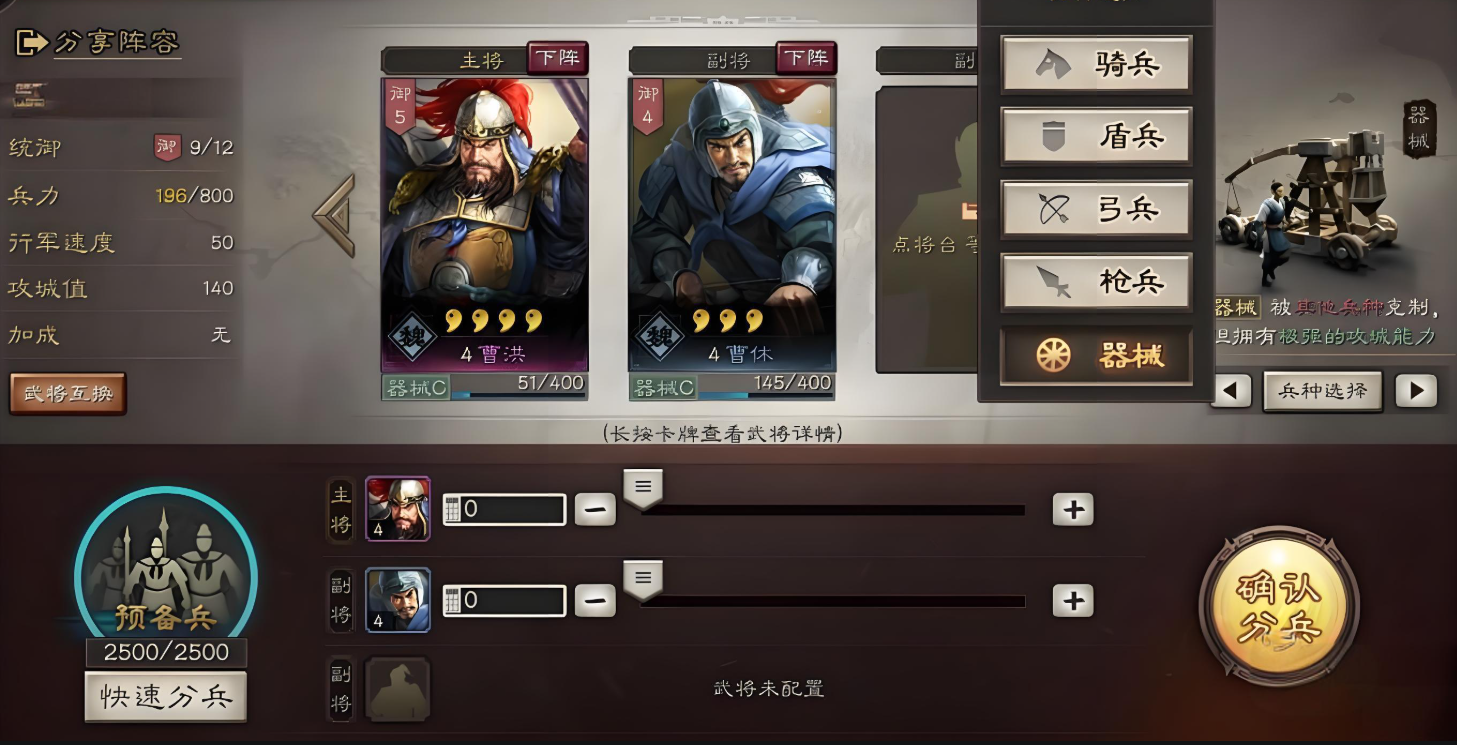
Task: Click 下阵 to remove deputy 曹休
Action: click(x=806, y=58)
